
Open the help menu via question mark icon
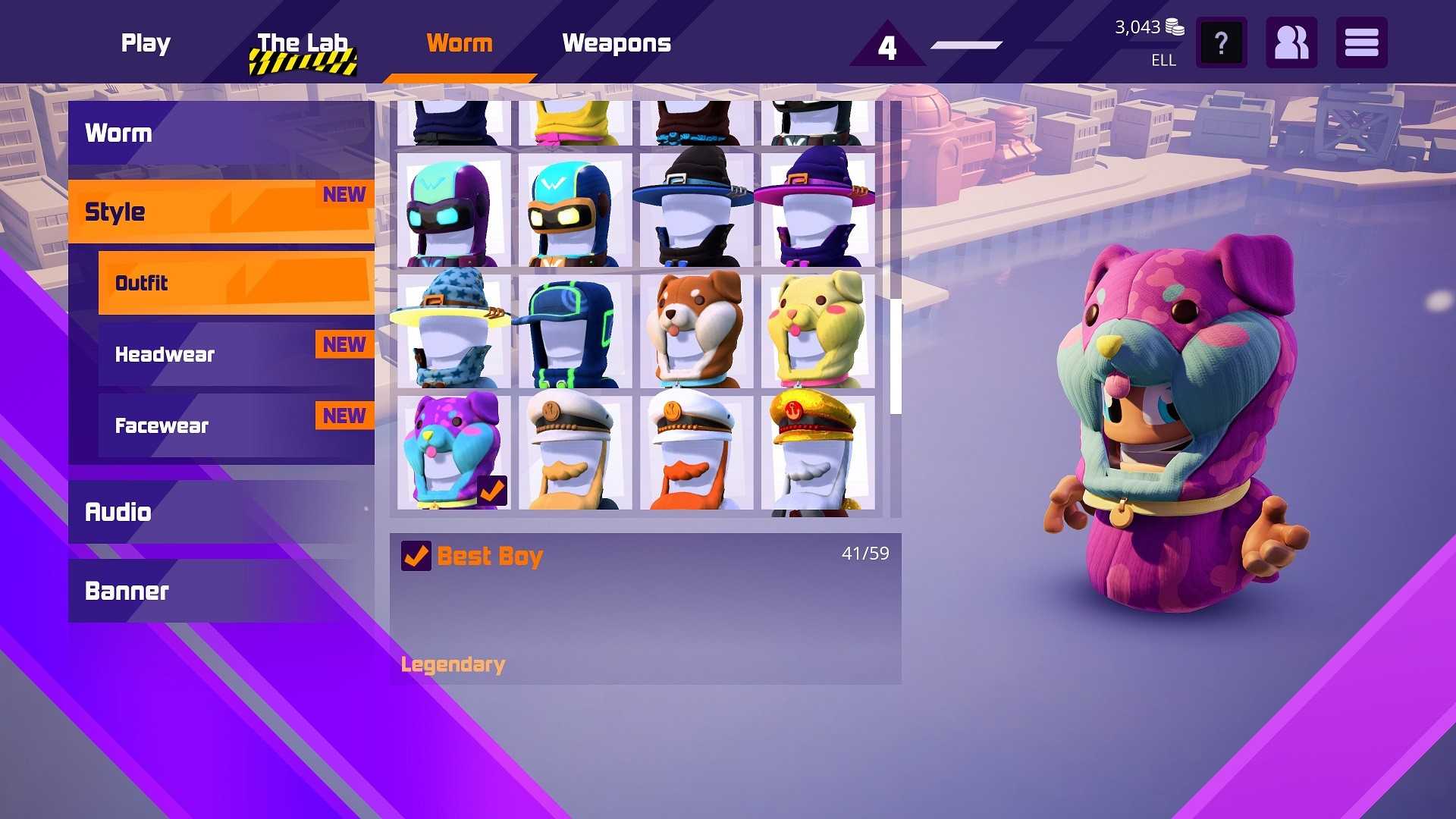tap(1221, 43)
